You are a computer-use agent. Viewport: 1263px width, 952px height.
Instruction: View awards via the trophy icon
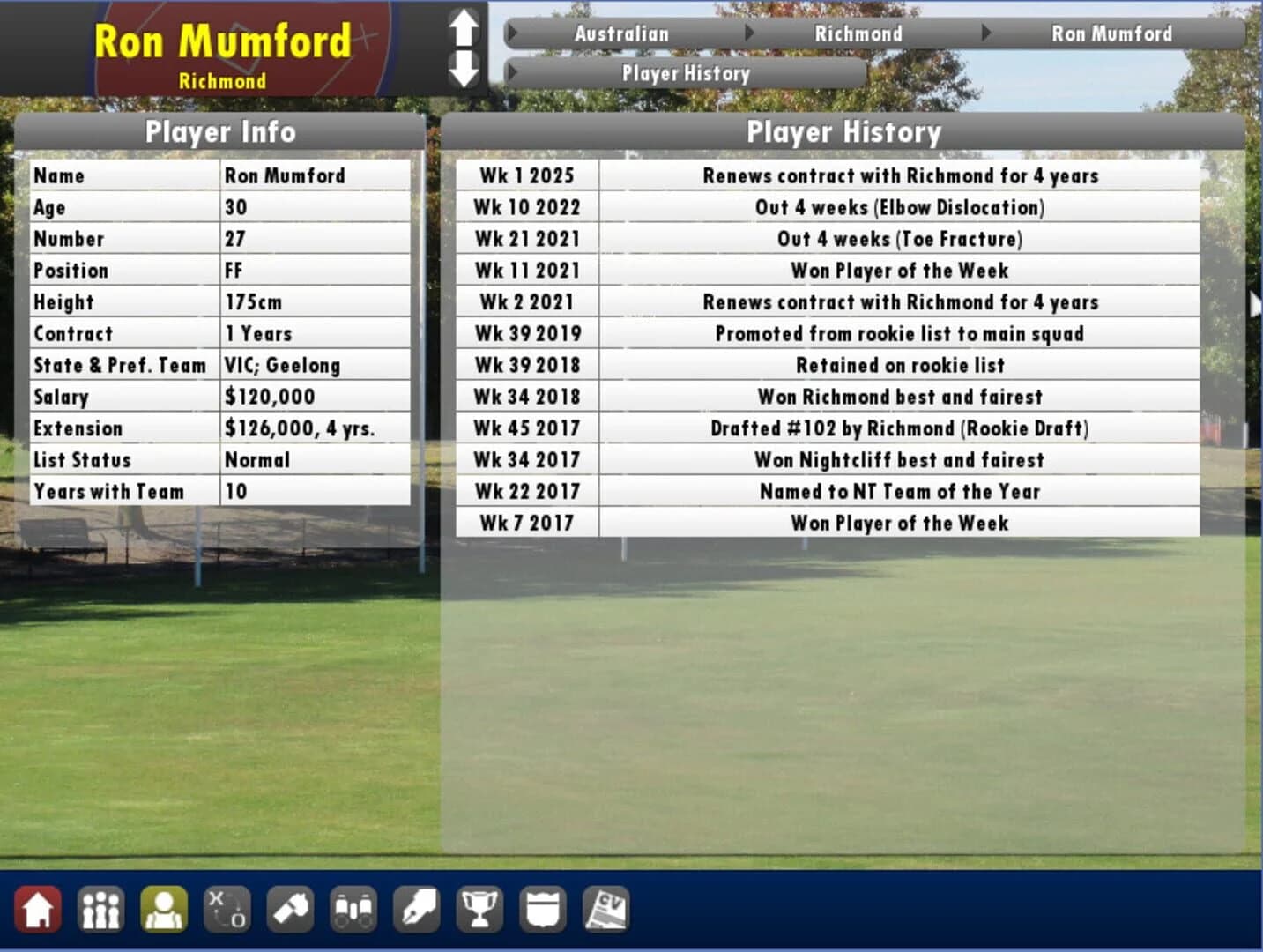(x=479, y=908)
